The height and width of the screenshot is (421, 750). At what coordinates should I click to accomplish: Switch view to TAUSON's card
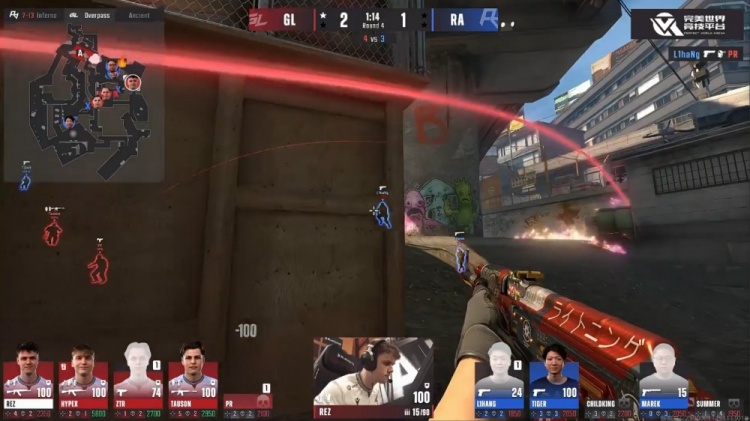(193, 375)
